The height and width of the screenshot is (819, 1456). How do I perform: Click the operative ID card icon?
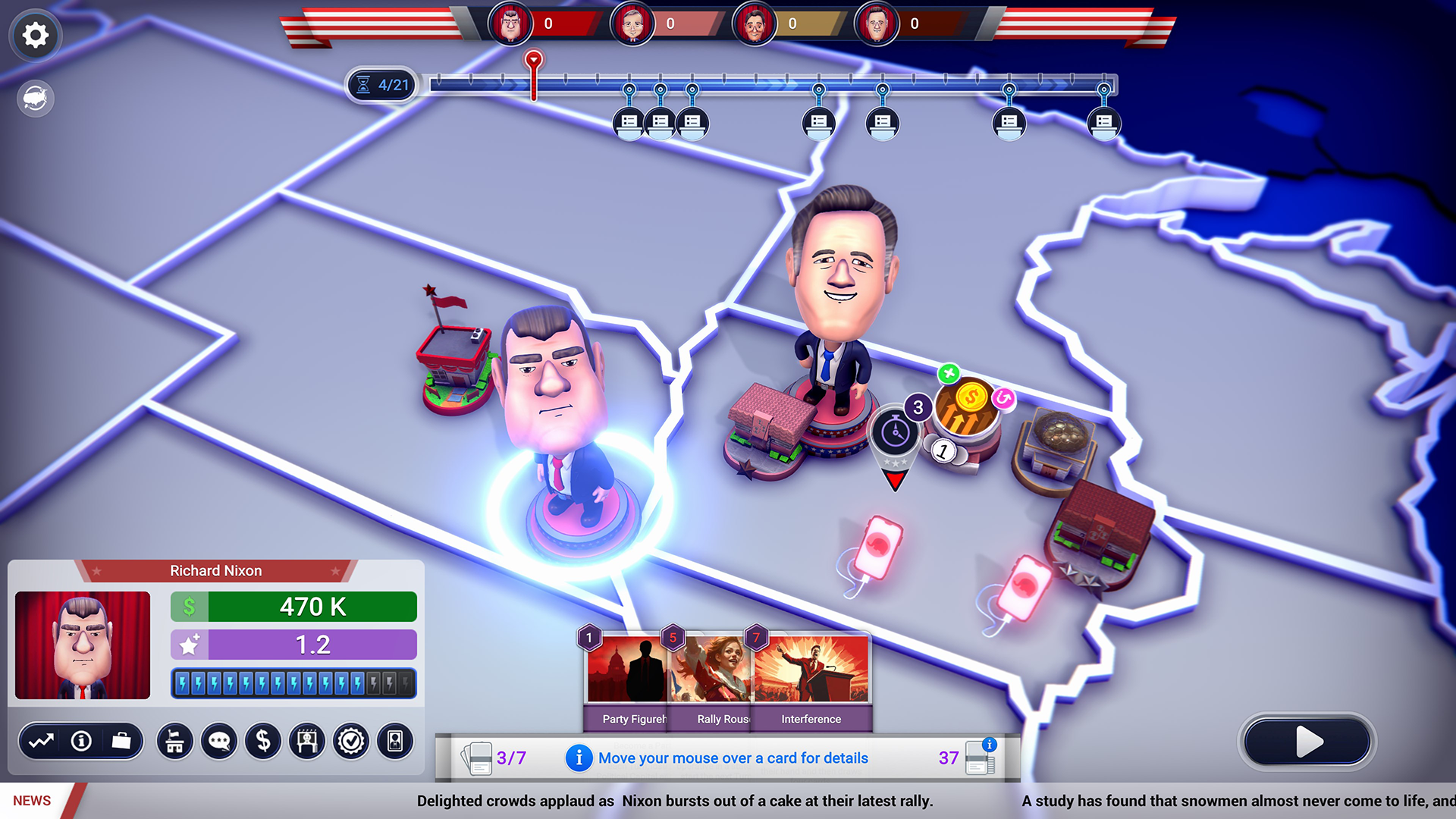(x=394, y=742)
